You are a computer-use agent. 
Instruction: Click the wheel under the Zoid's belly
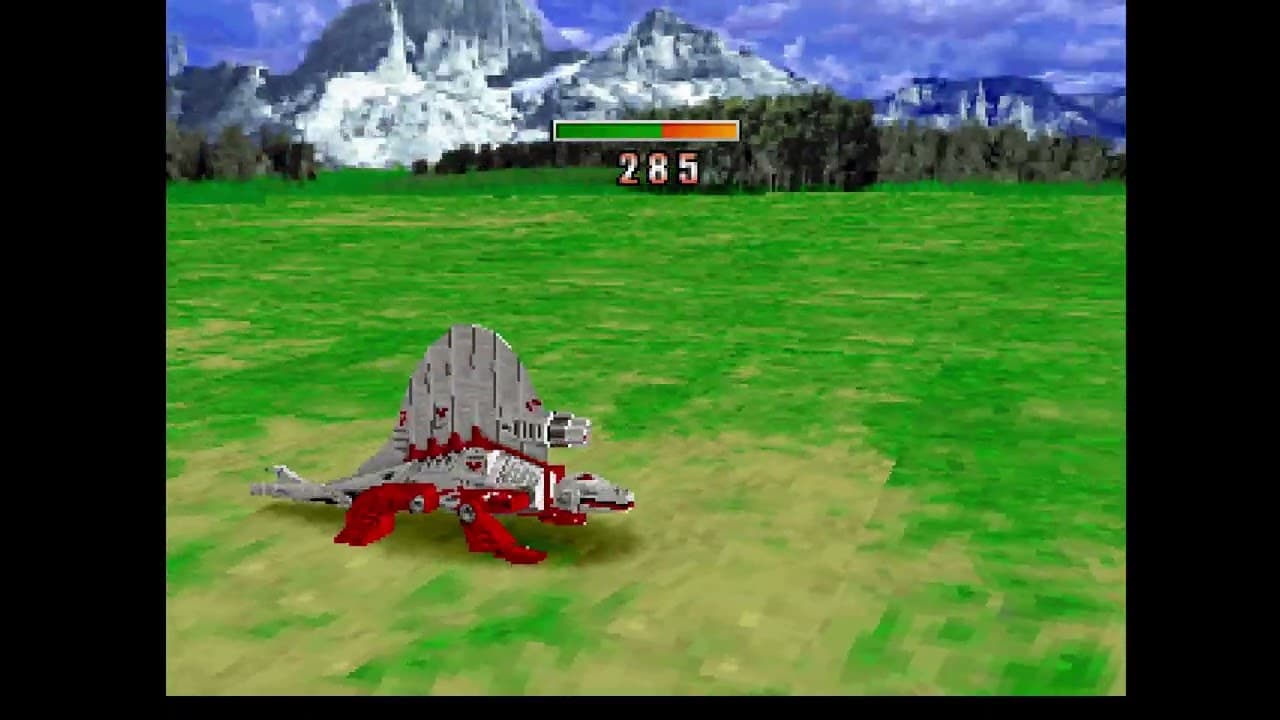pos(465,512)
